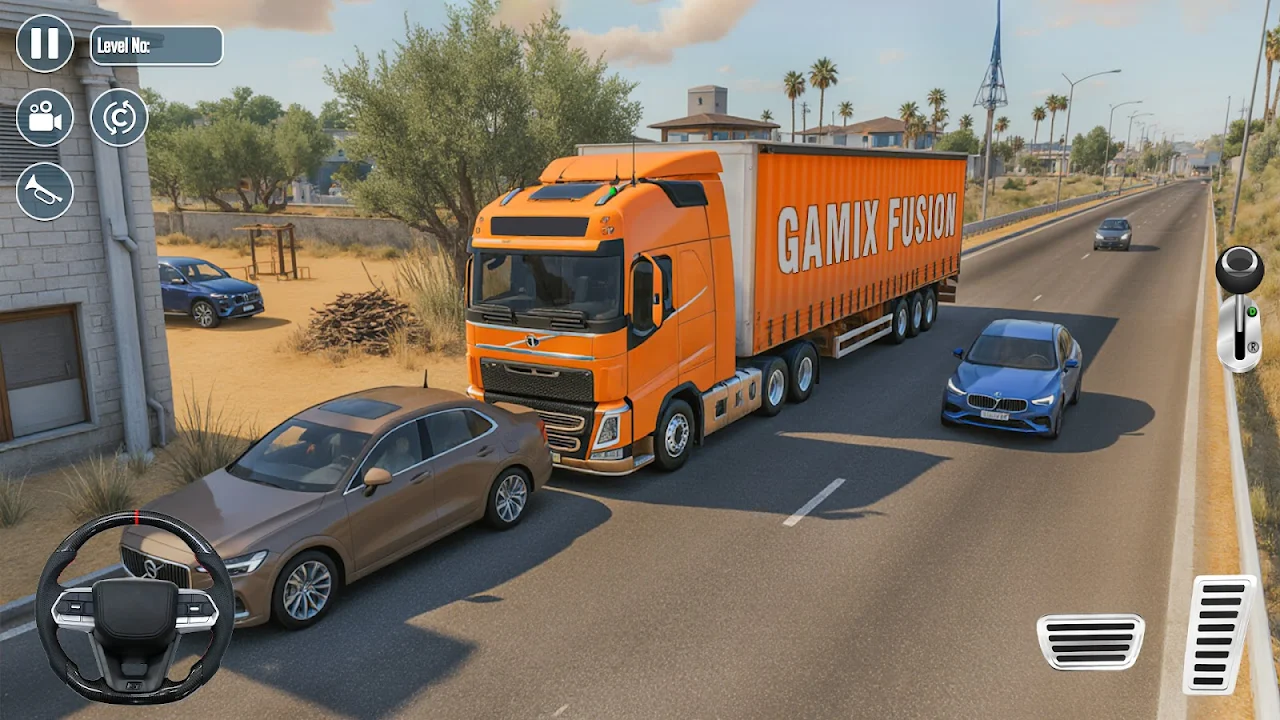Switch camera view using the camera icon
1280x720 pixels.
(x=45, y=117)
